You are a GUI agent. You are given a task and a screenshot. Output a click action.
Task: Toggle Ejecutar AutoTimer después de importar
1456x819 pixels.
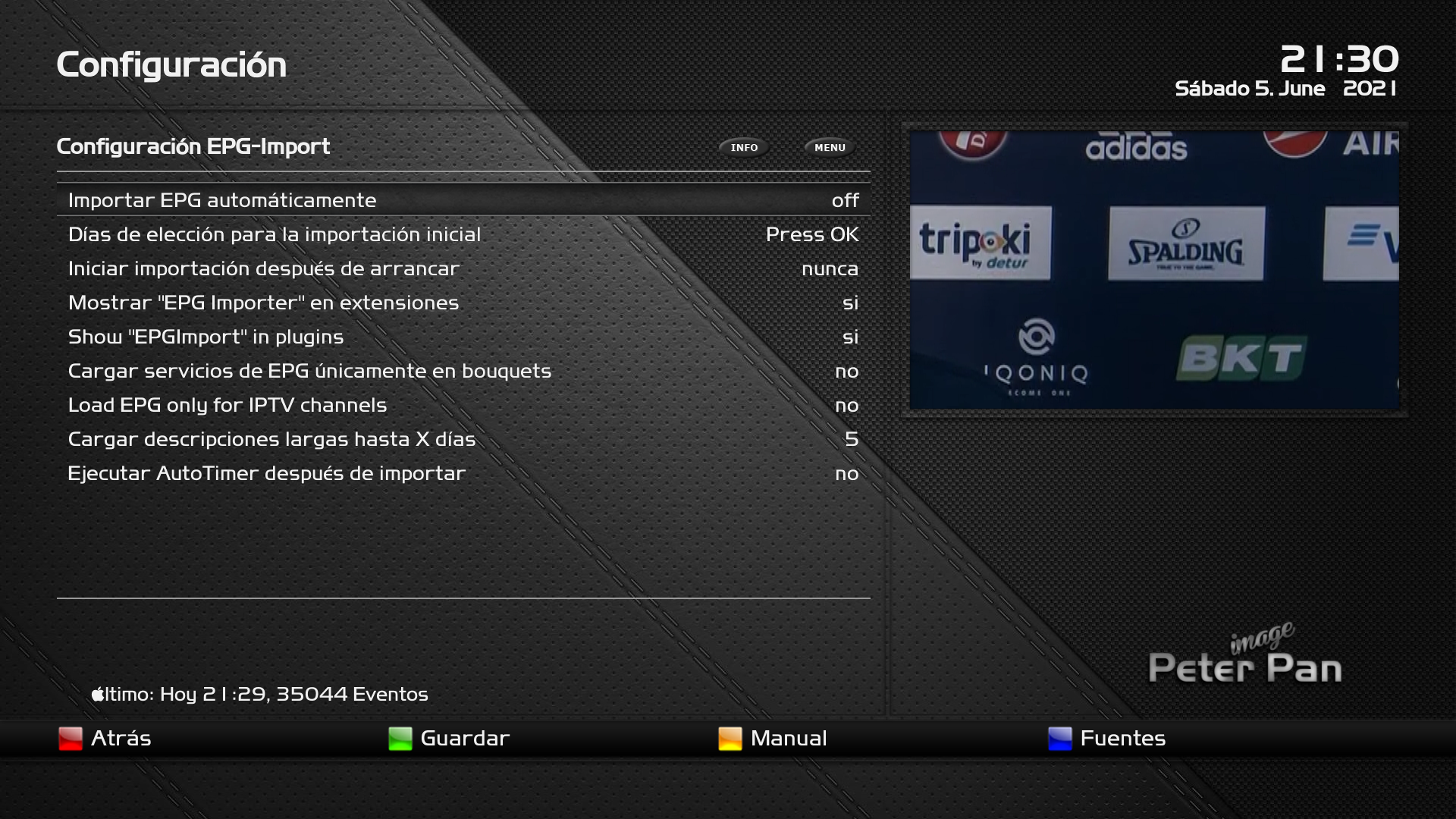point(463,473)
